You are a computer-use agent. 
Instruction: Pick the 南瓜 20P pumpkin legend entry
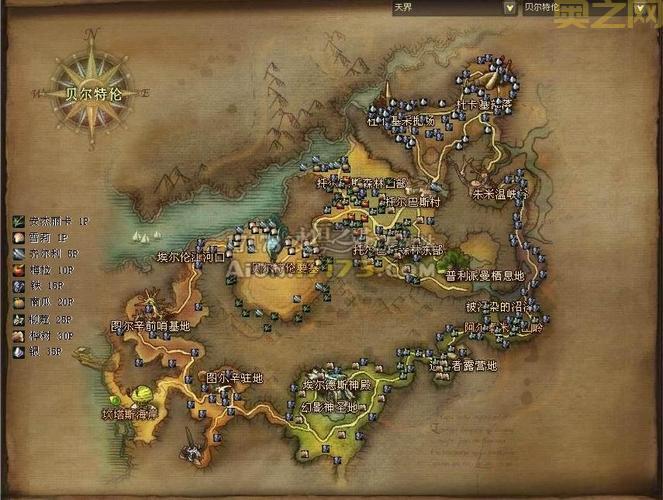(x=48, y=301)
